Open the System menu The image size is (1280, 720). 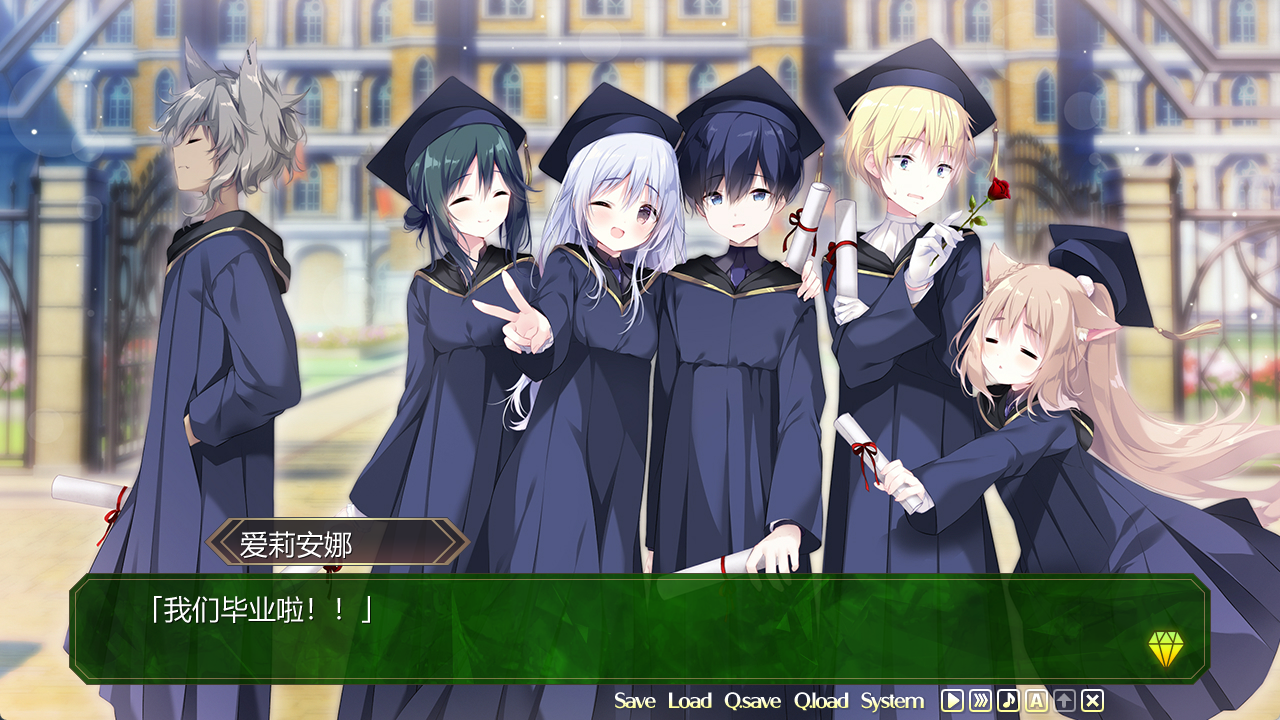892,701
